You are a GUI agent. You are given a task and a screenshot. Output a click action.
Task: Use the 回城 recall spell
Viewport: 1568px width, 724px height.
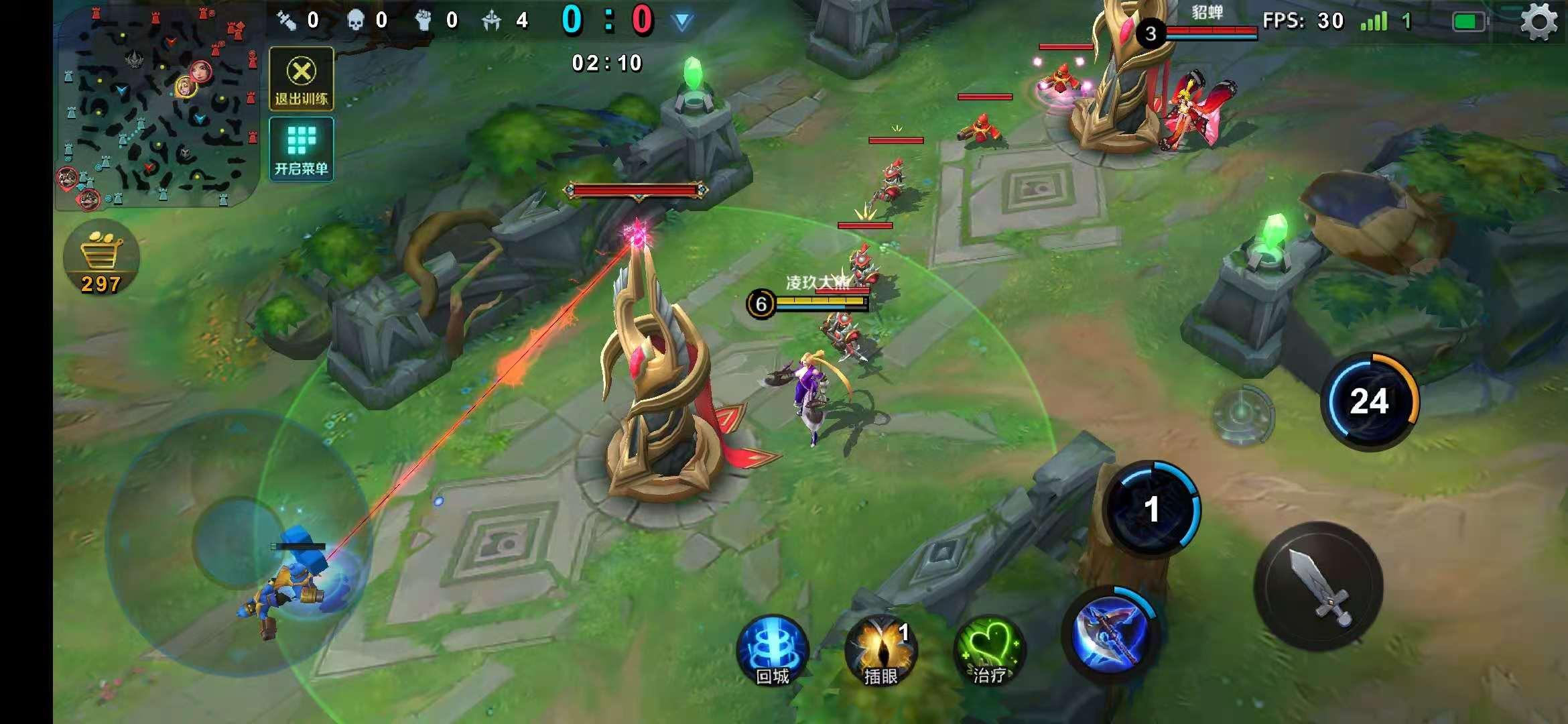(x=772, y=650)
